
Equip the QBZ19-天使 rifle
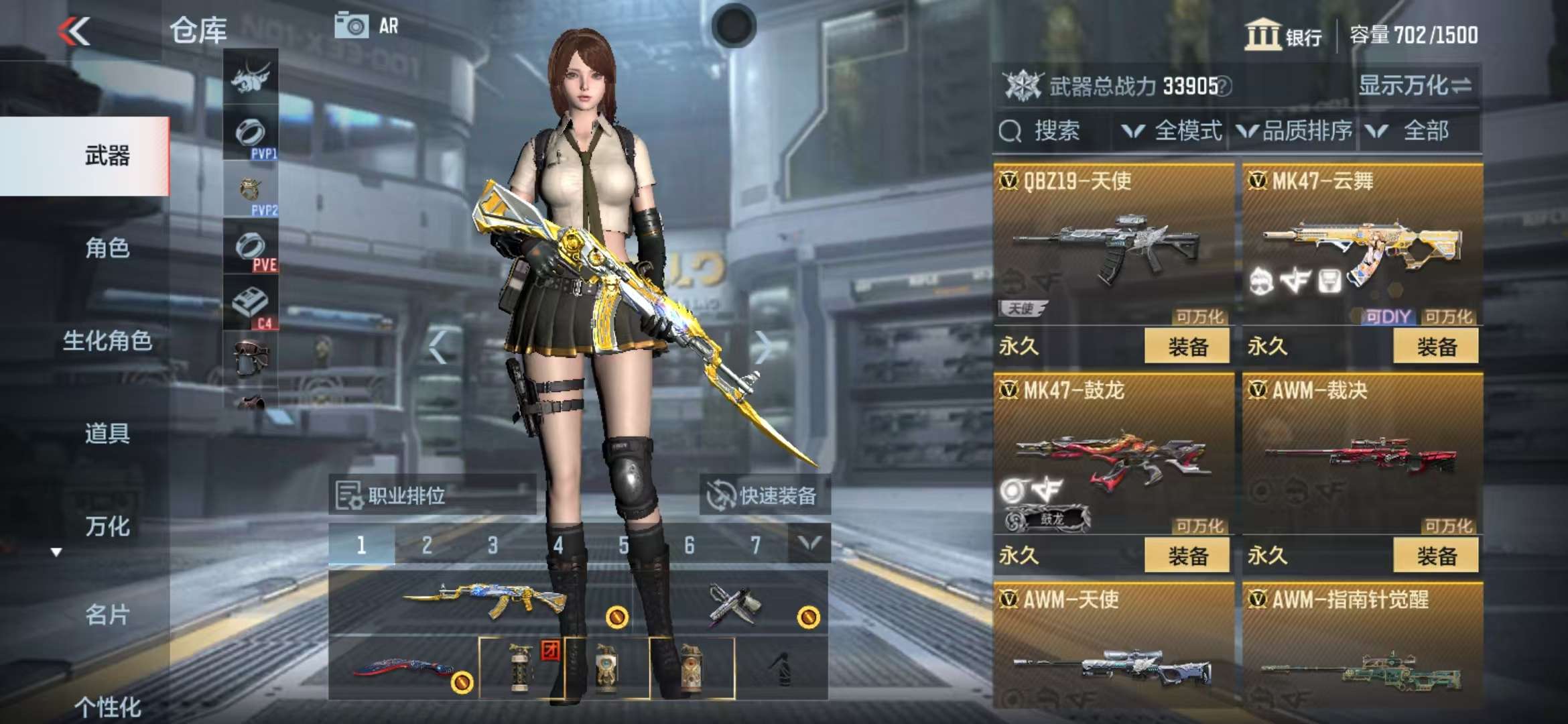[x=1187, y=347]
